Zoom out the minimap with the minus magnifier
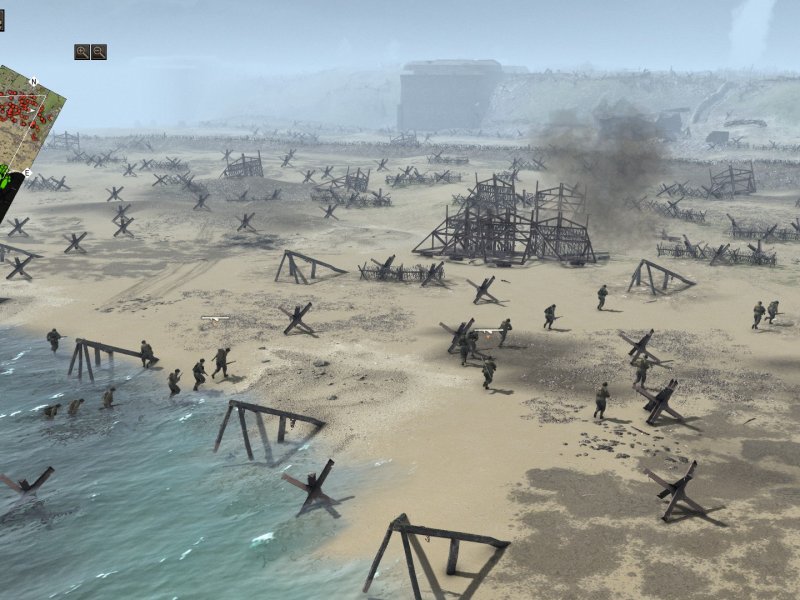 [x=99, y=52]
